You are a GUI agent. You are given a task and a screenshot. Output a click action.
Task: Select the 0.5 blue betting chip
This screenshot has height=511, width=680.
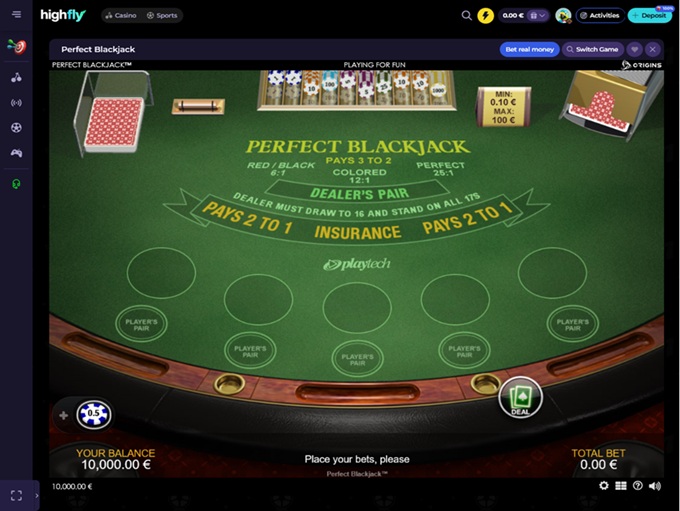[x=94, y=414]
